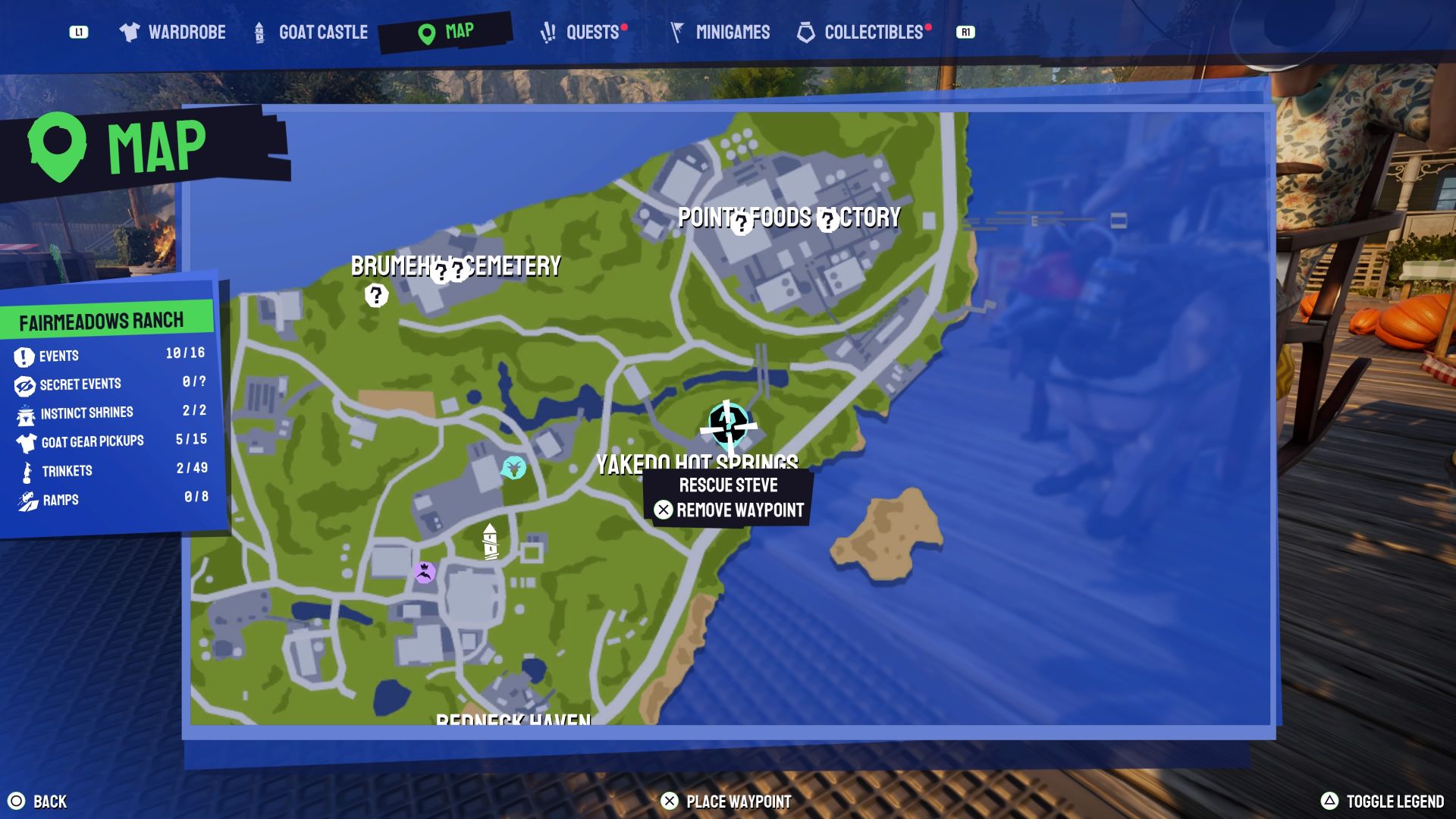Viewport: 1456px width, 819px height.
Task: Click the teal goat head map marker
Action: 514,467
